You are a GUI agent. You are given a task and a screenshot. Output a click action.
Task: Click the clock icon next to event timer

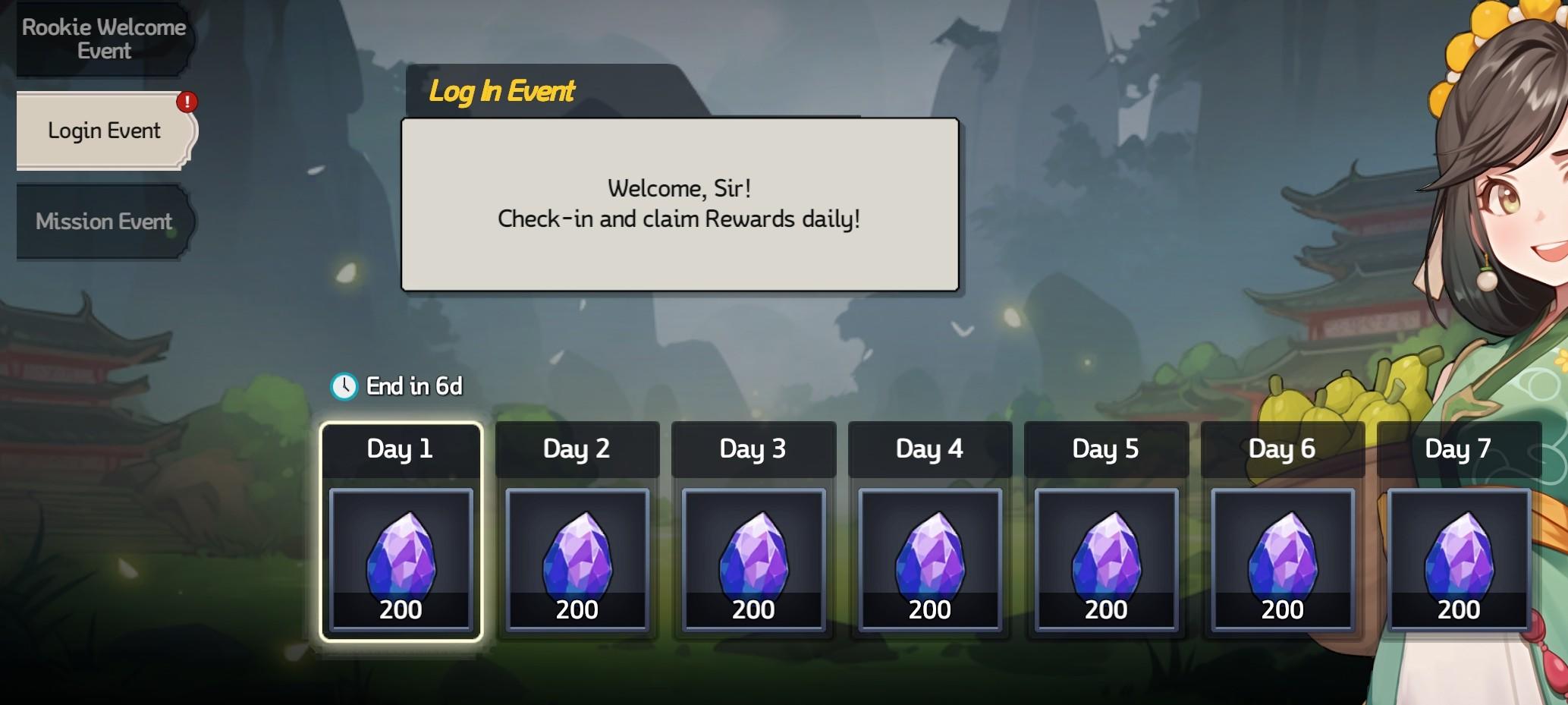coord(345,386)
